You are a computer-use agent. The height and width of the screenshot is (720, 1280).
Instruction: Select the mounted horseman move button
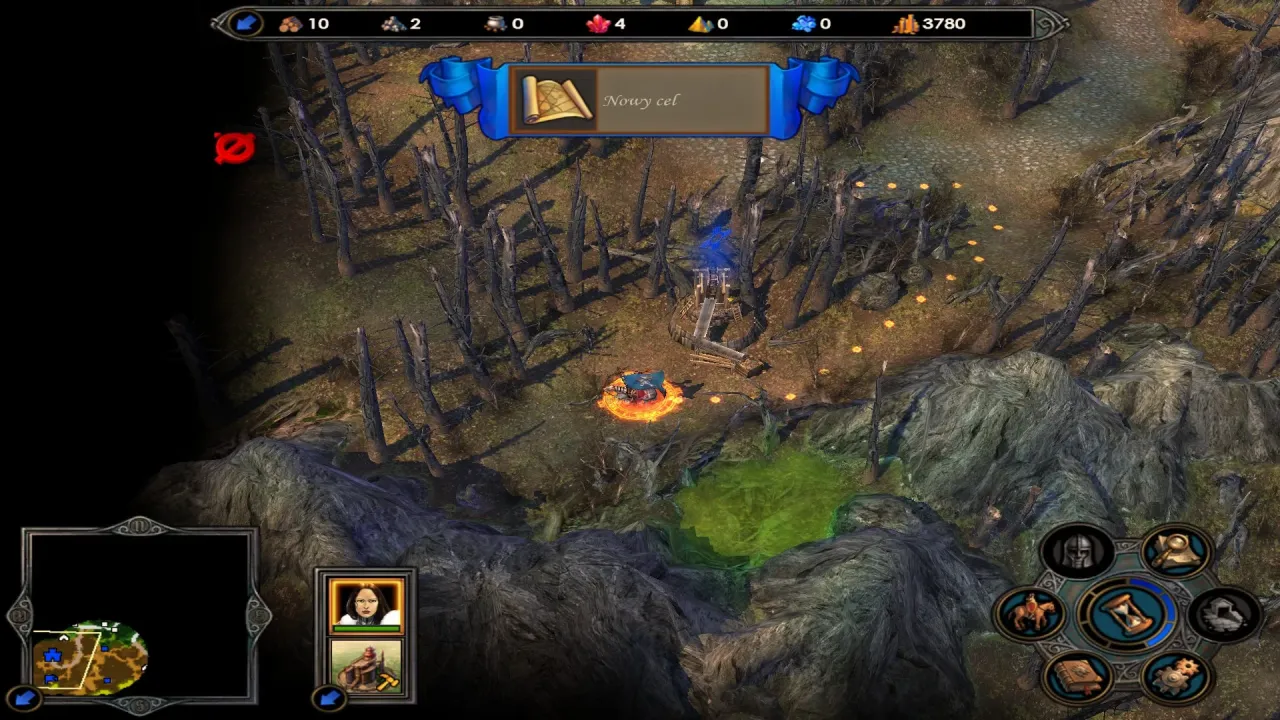[x=1029, y=613]
